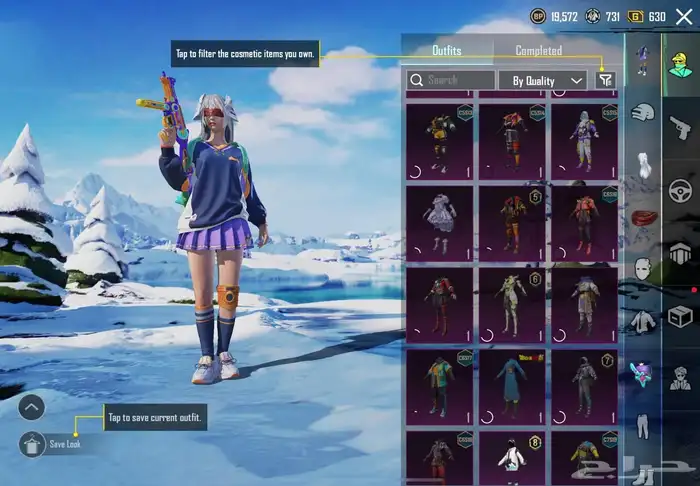Viewport: 700px width, 486px height.
Task: Switch to the Completed tab
Action: point(538,50)
